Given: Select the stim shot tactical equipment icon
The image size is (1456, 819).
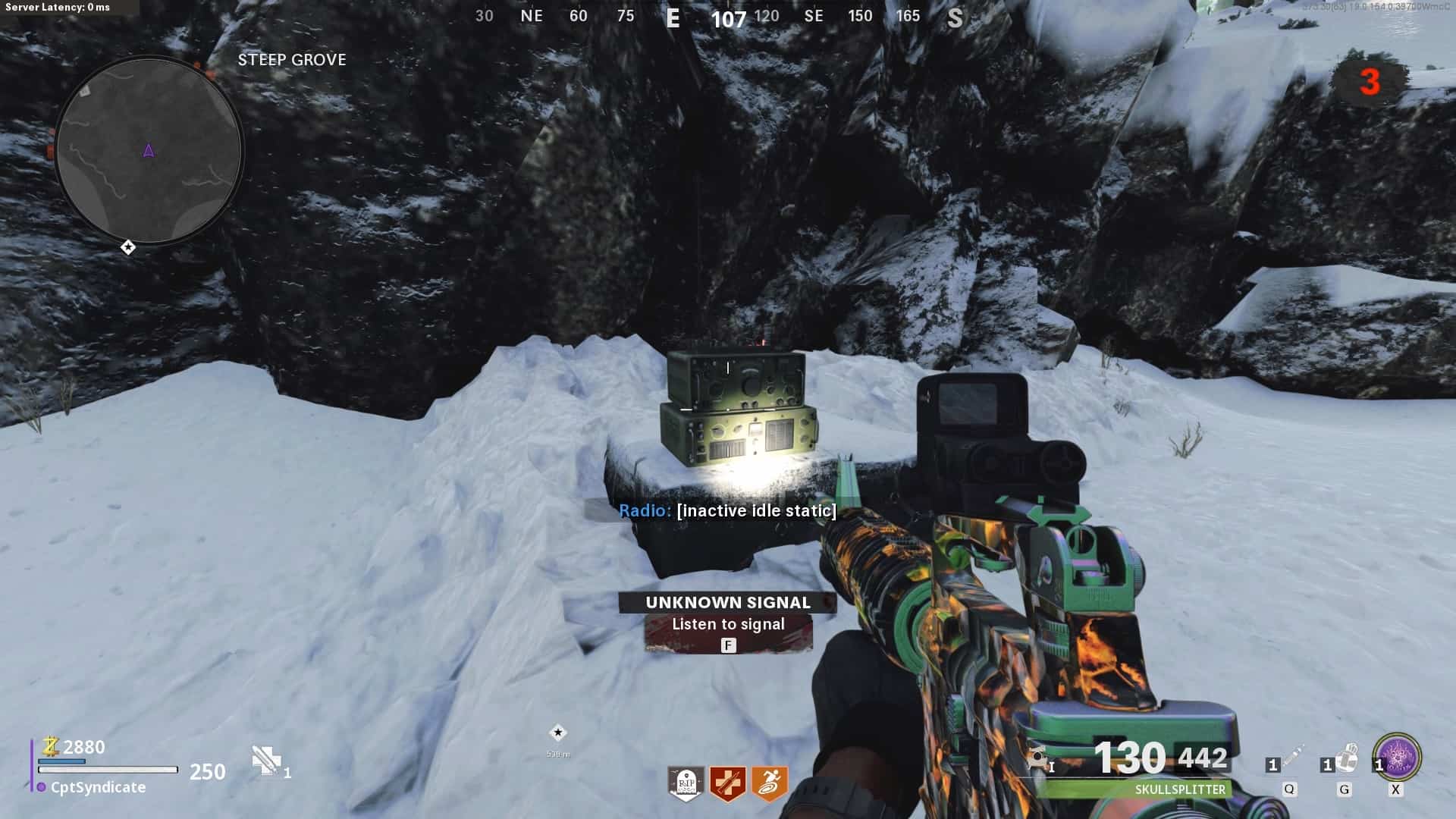Looking at the screenshot, I should click(1292, 756).
